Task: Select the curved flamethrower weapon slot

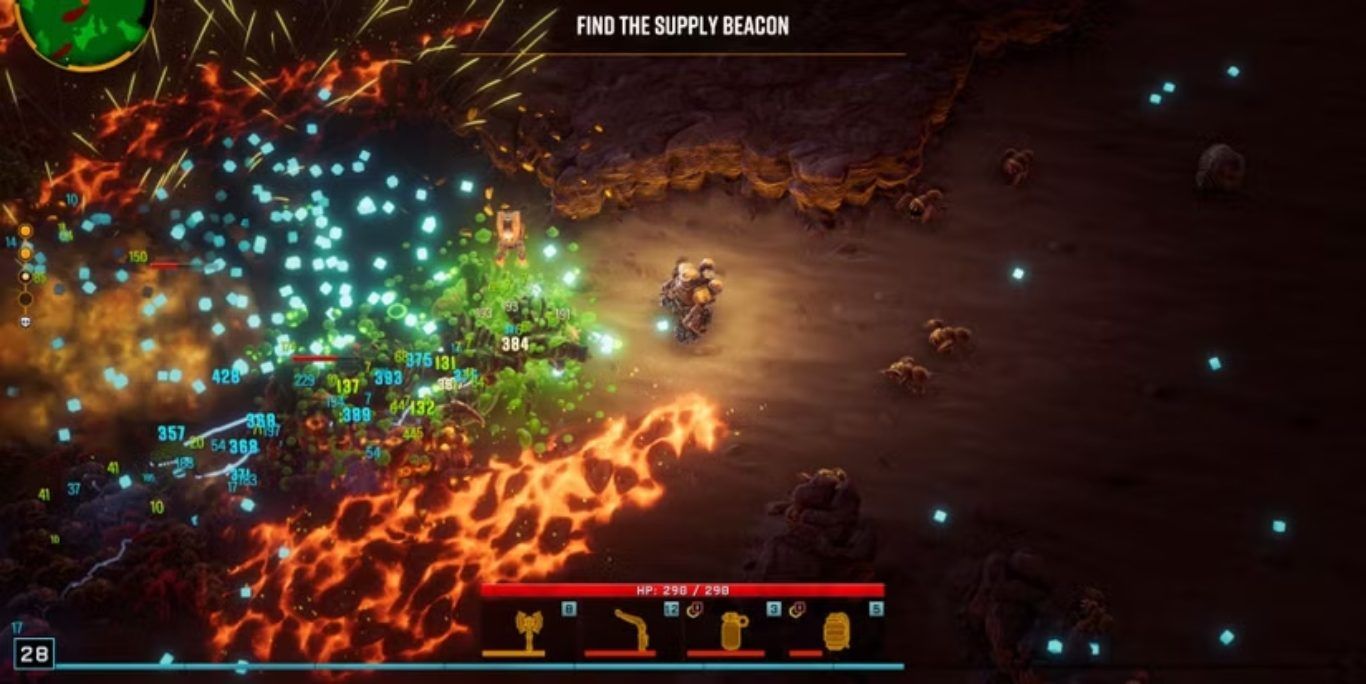Action: pyautogui.click(x=631, y=630)
